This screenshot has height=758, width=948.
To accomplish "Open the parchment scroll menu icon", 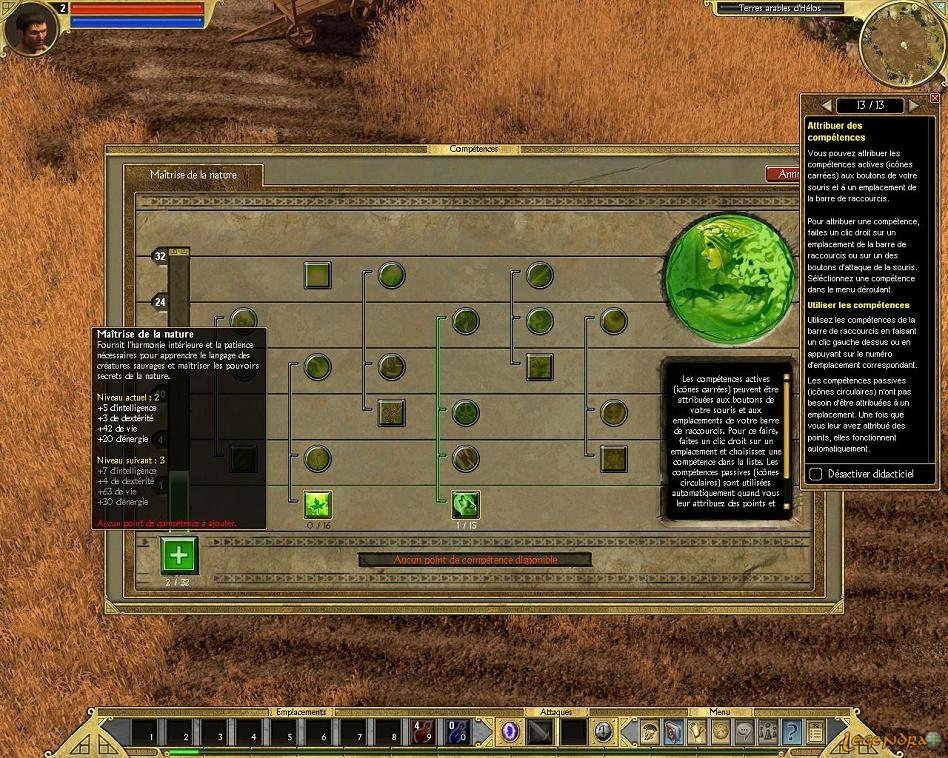I will click(x=814, y=732).
